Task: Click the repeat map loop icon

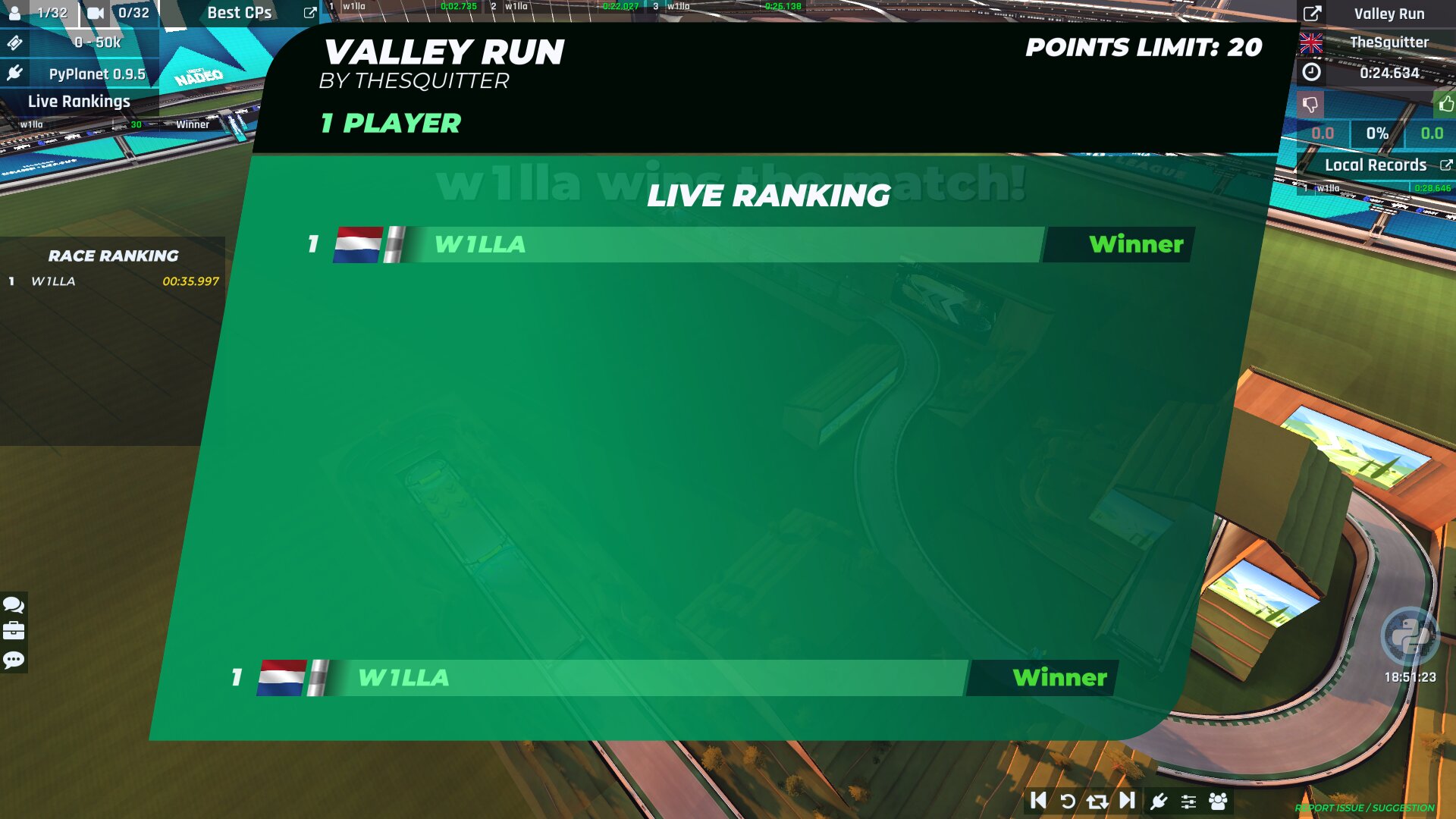Action: [x=1097, y=800]
